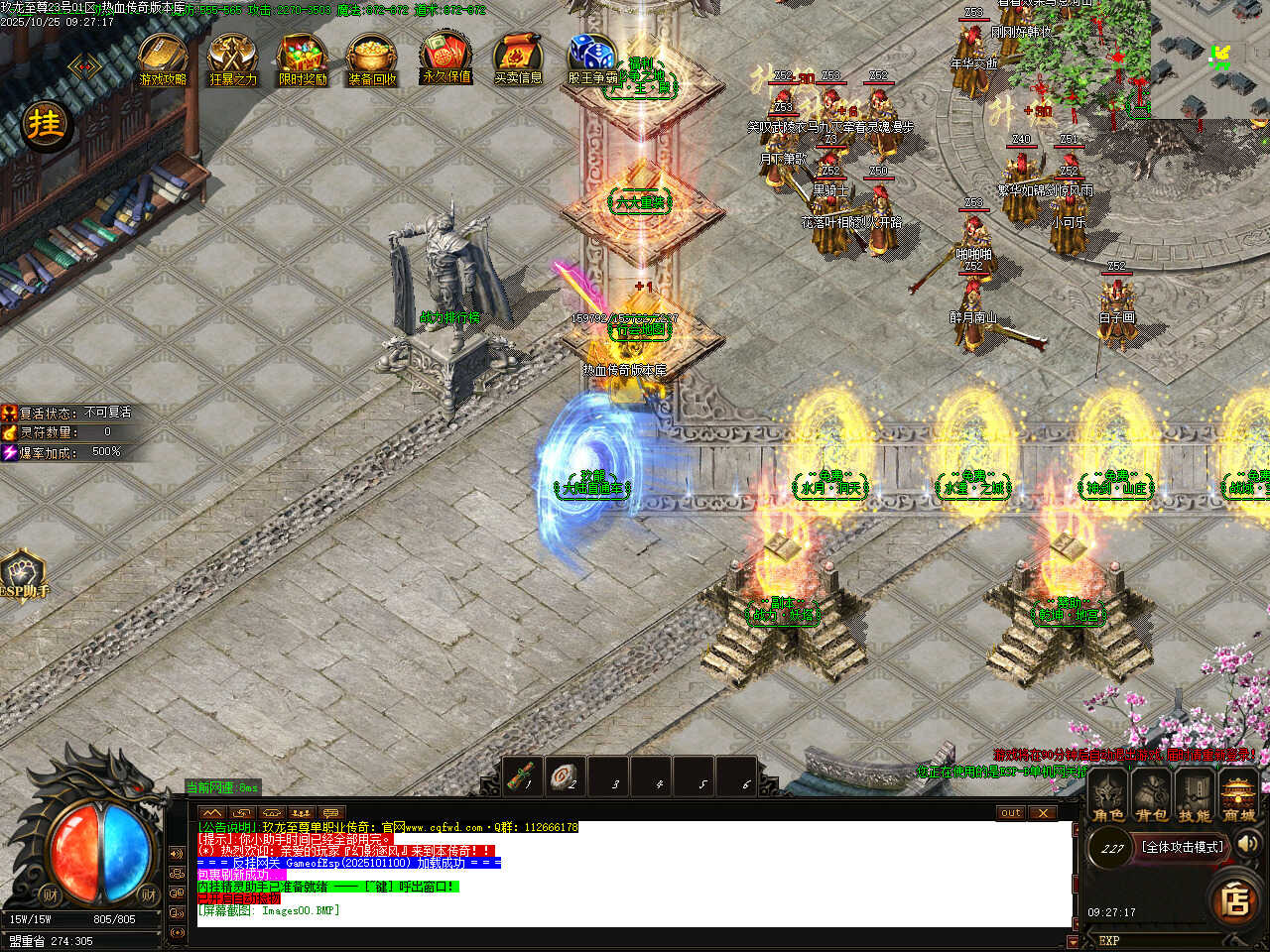Open the ESP助手 assistant fist icon
The height and width of the screenshot is (952, 1270).
pyautogui.click(x=23, y=574)
